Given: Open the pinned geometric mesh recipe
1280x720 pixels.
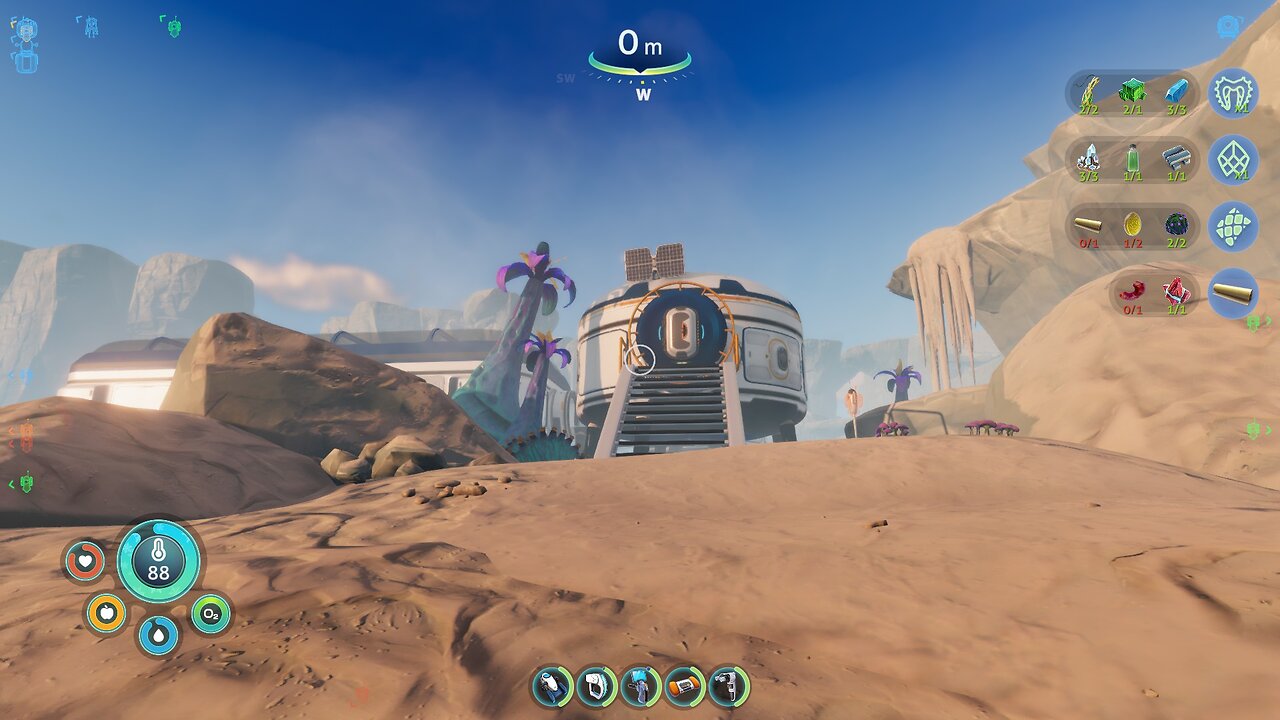Looking at the screenshot, I should [x=1233, y=160].
